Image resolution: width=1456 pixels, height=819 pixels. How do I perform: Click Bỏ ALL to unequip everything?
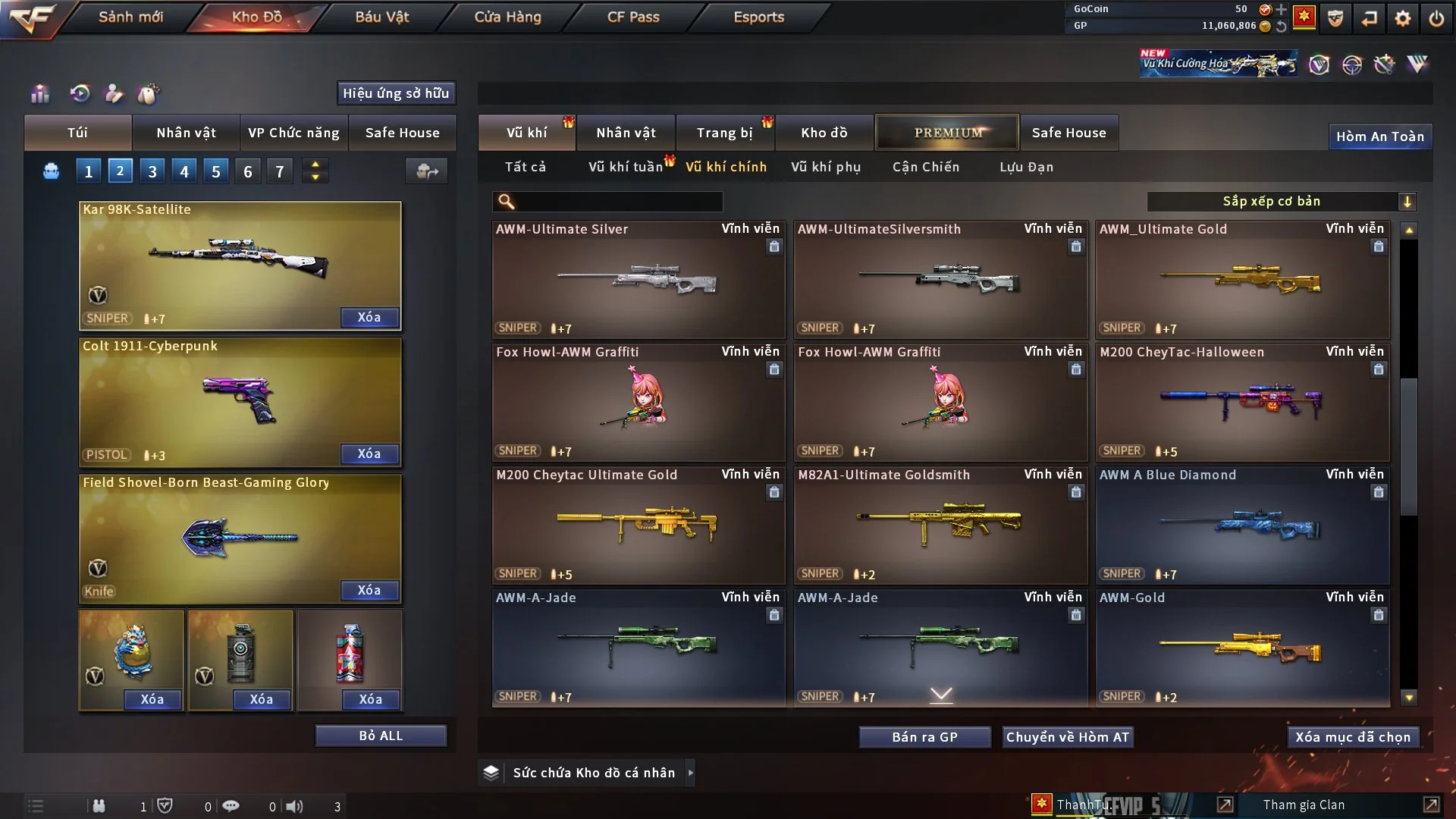coord(381,736)
